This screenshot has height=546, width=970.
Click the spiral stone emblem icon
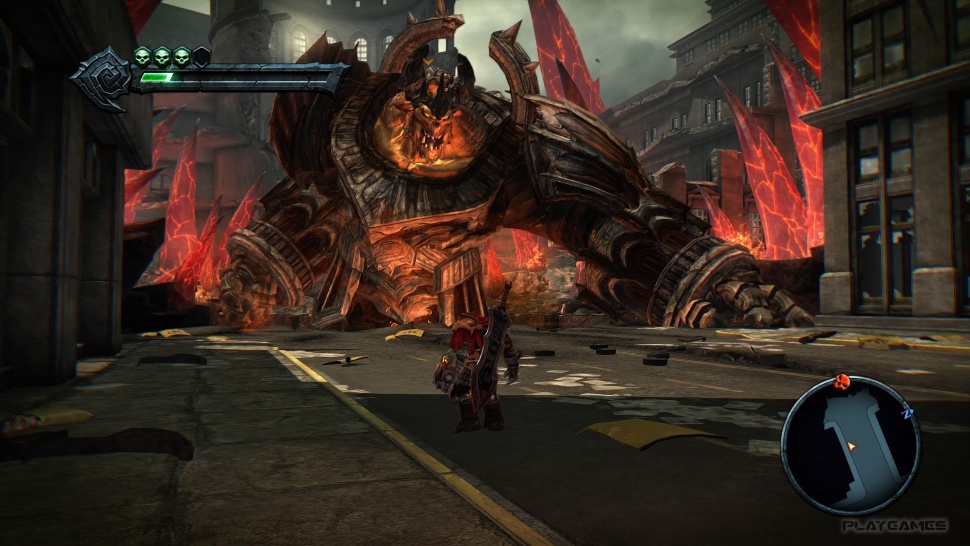101,78
